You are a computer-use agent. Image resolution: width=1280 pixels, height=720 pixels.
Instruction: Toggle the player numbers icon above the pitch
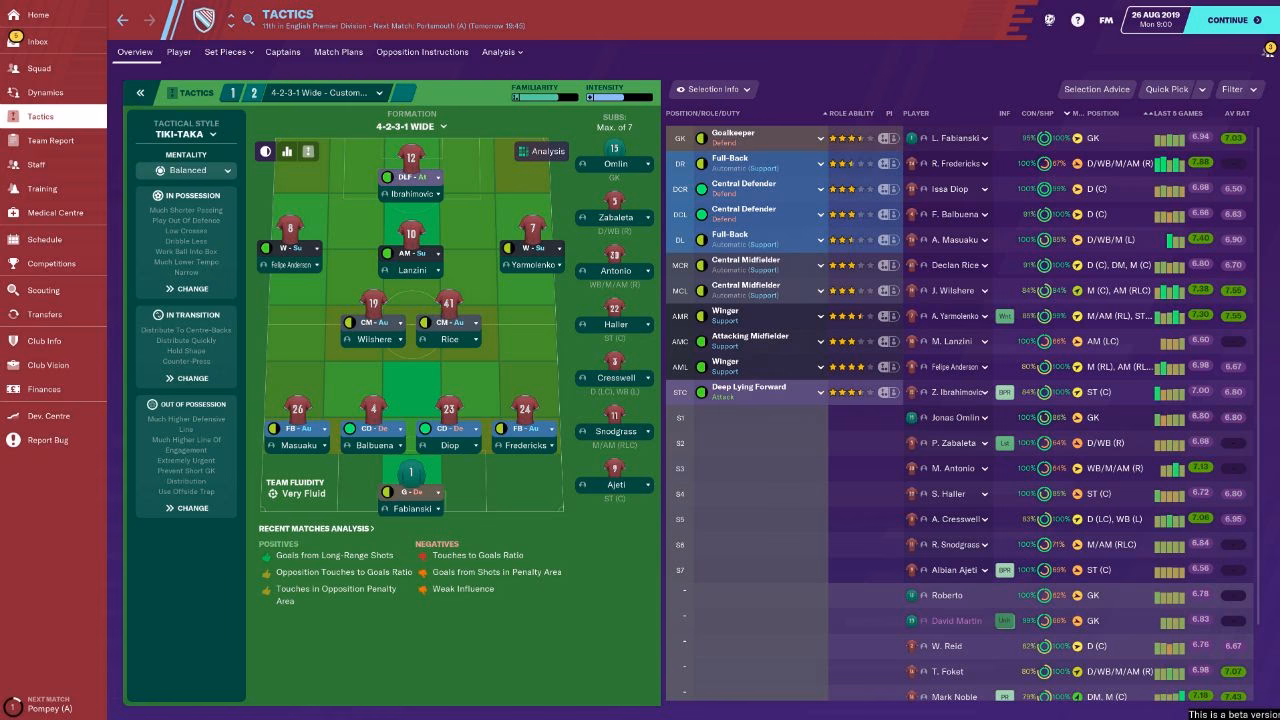pyautogui.click(x=308, y=151)
